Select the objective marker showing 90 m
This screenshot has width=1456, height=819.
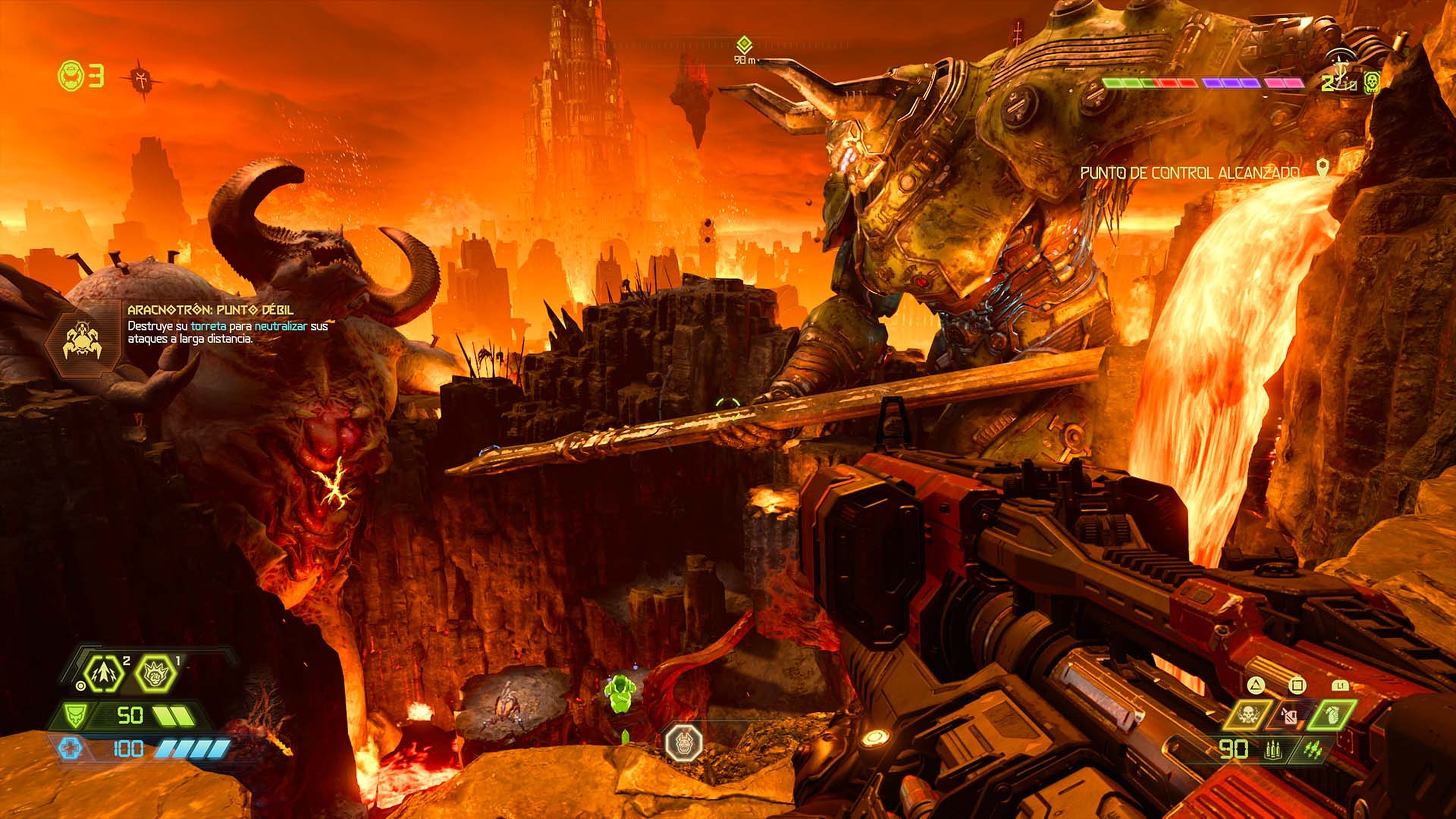coord(744,44)
